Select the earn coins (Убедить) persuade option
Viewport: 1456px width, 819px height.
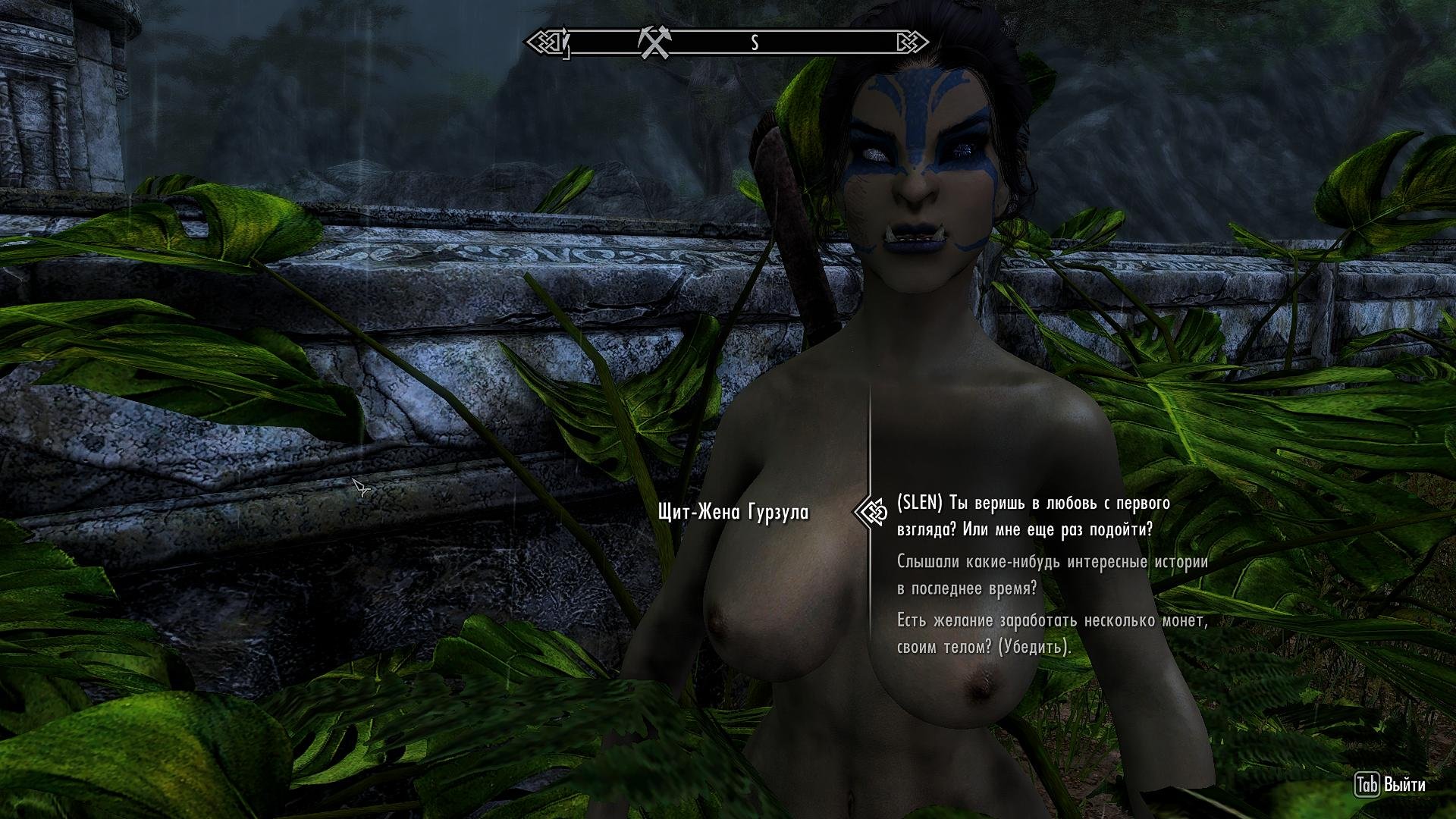pyautogui.click(x=1051, y=634)
